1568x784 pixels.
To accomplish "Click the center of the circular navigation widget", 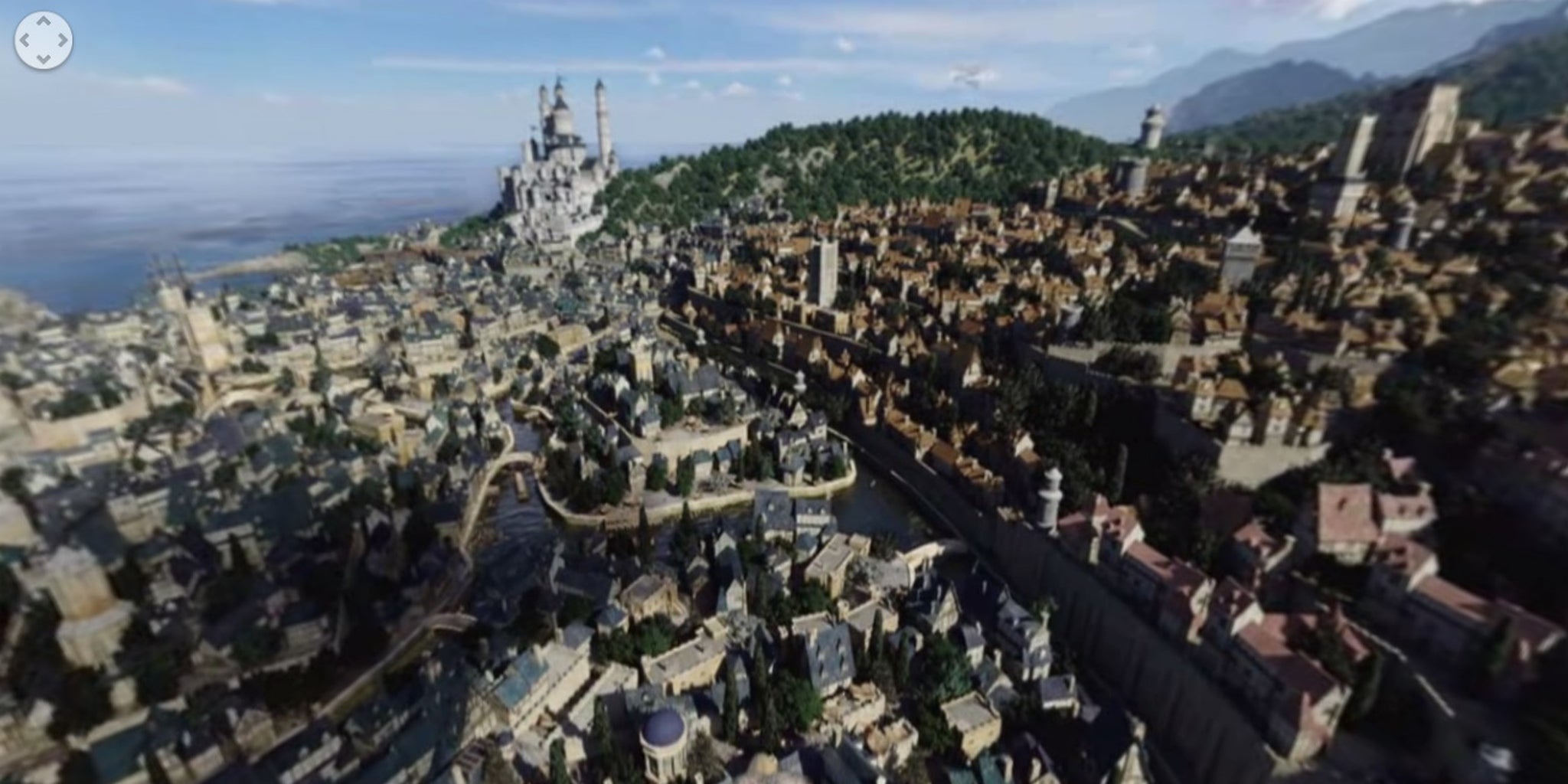I will [44, 41].
